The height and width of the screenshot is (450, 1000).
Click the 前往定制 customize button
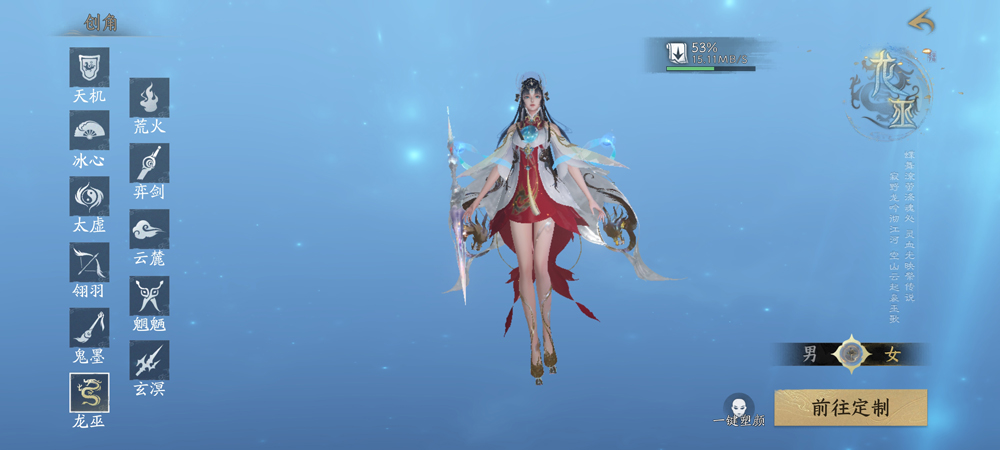[x=850, y=408]
